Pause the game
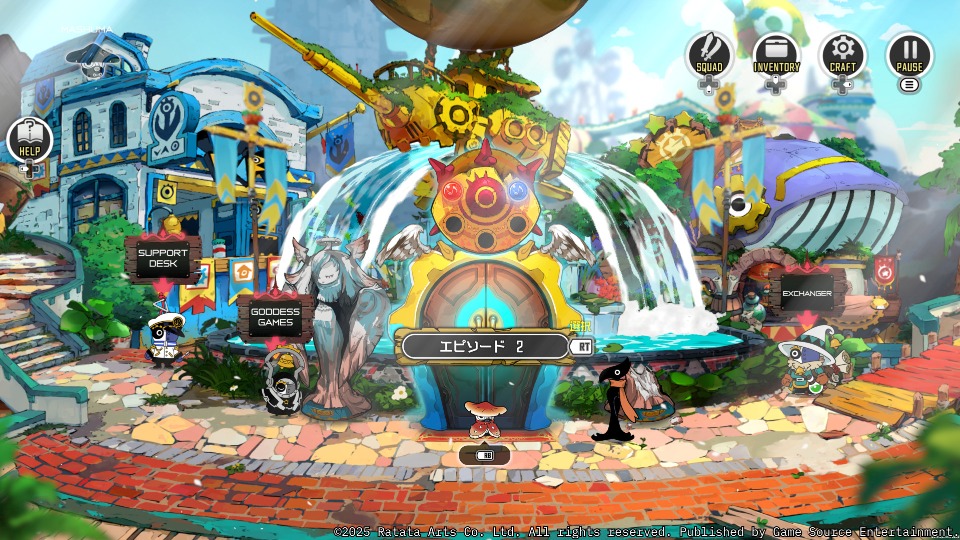Image resolution: width=960 pixels, height=540 pixels. [x=909, y=54]
